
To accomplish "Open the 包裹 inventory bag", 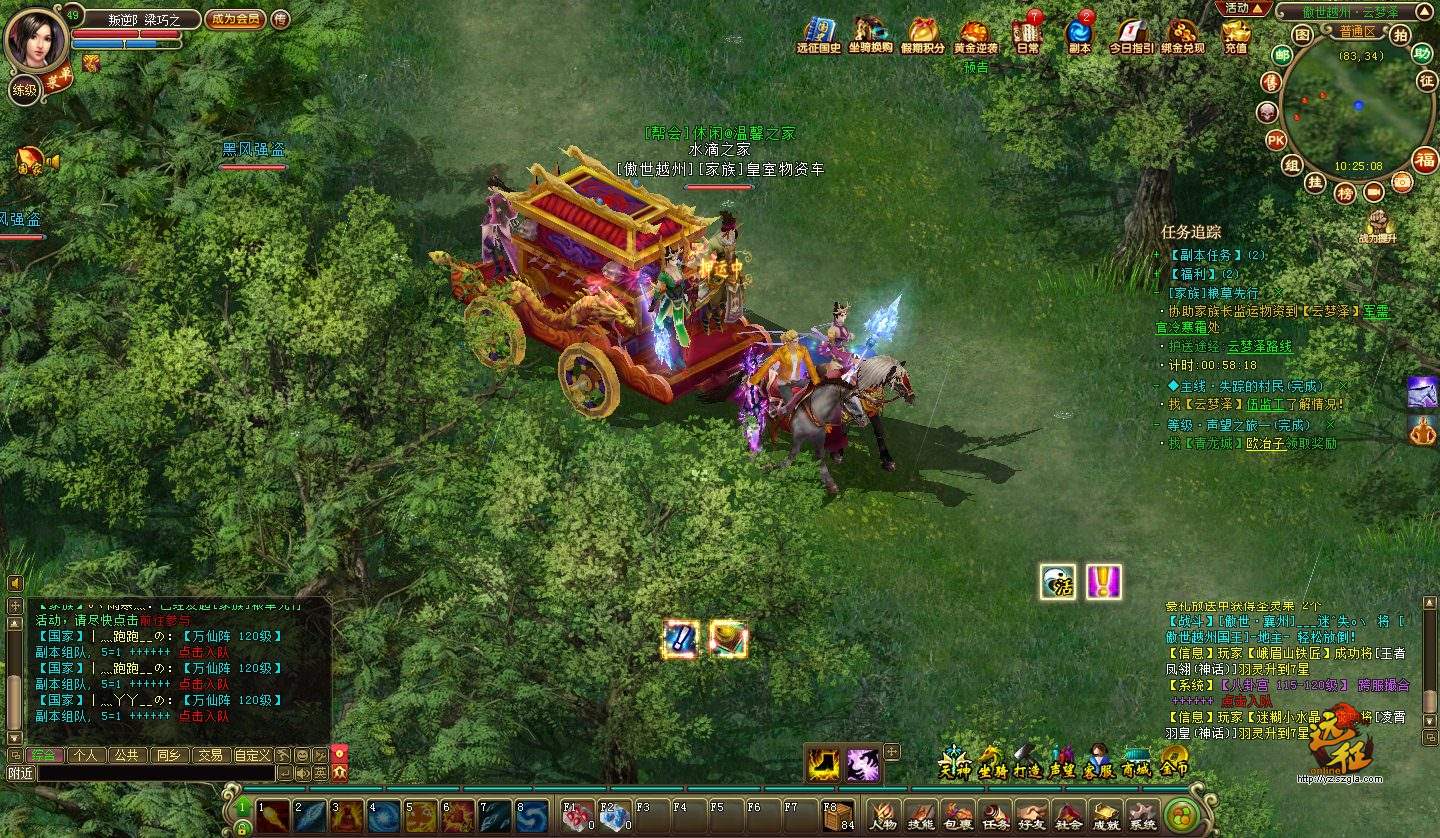I will 958,816.
